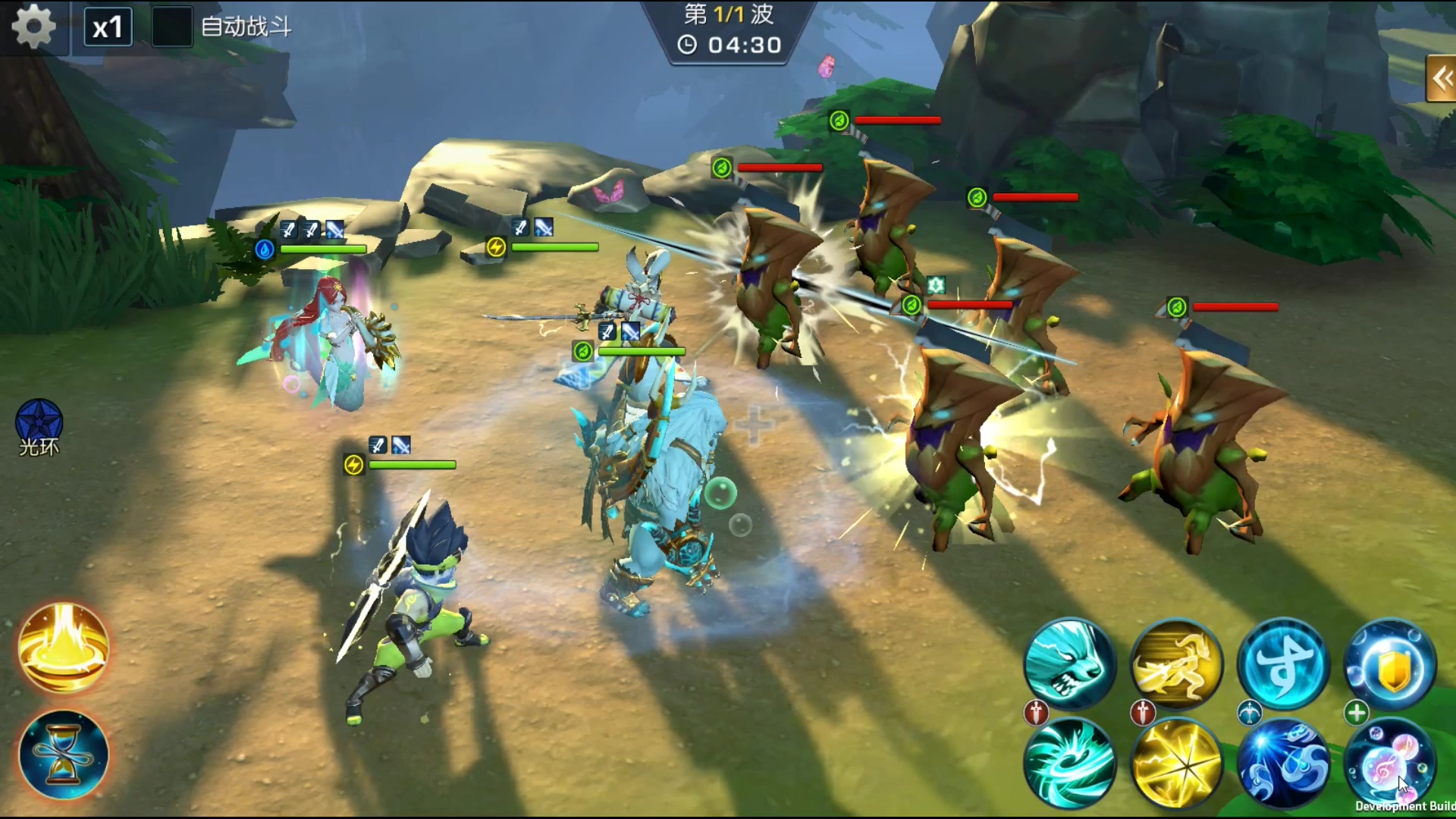Image resolution: width=1456 pixels, height=819 pixels.
Task: Cast the teal whirlwind slash skill
Action: tap(1069, 763)
